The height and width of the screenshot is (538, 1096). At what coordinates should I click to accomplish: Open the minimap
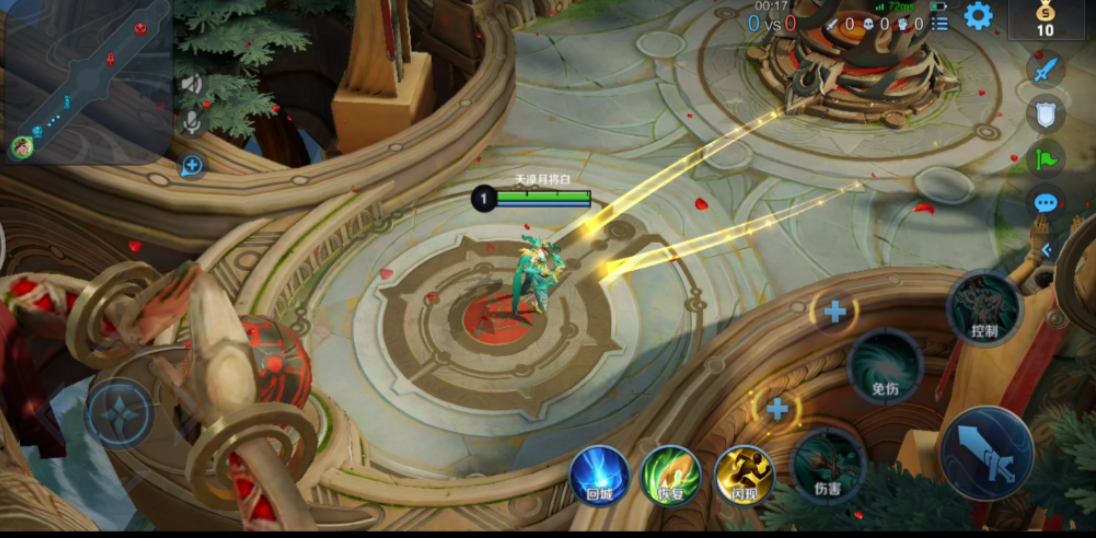tap(85, 80)
